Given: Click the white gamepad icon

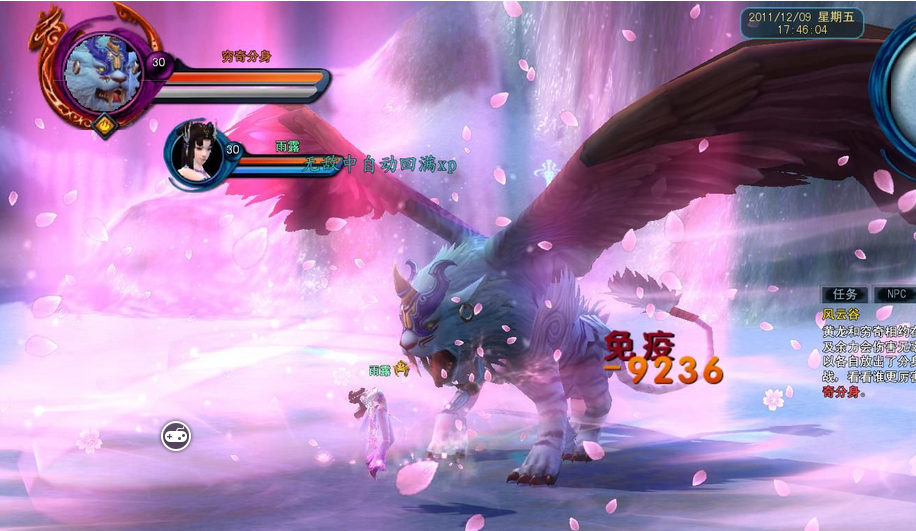Looking at the screenshot, I should [176, 436].
